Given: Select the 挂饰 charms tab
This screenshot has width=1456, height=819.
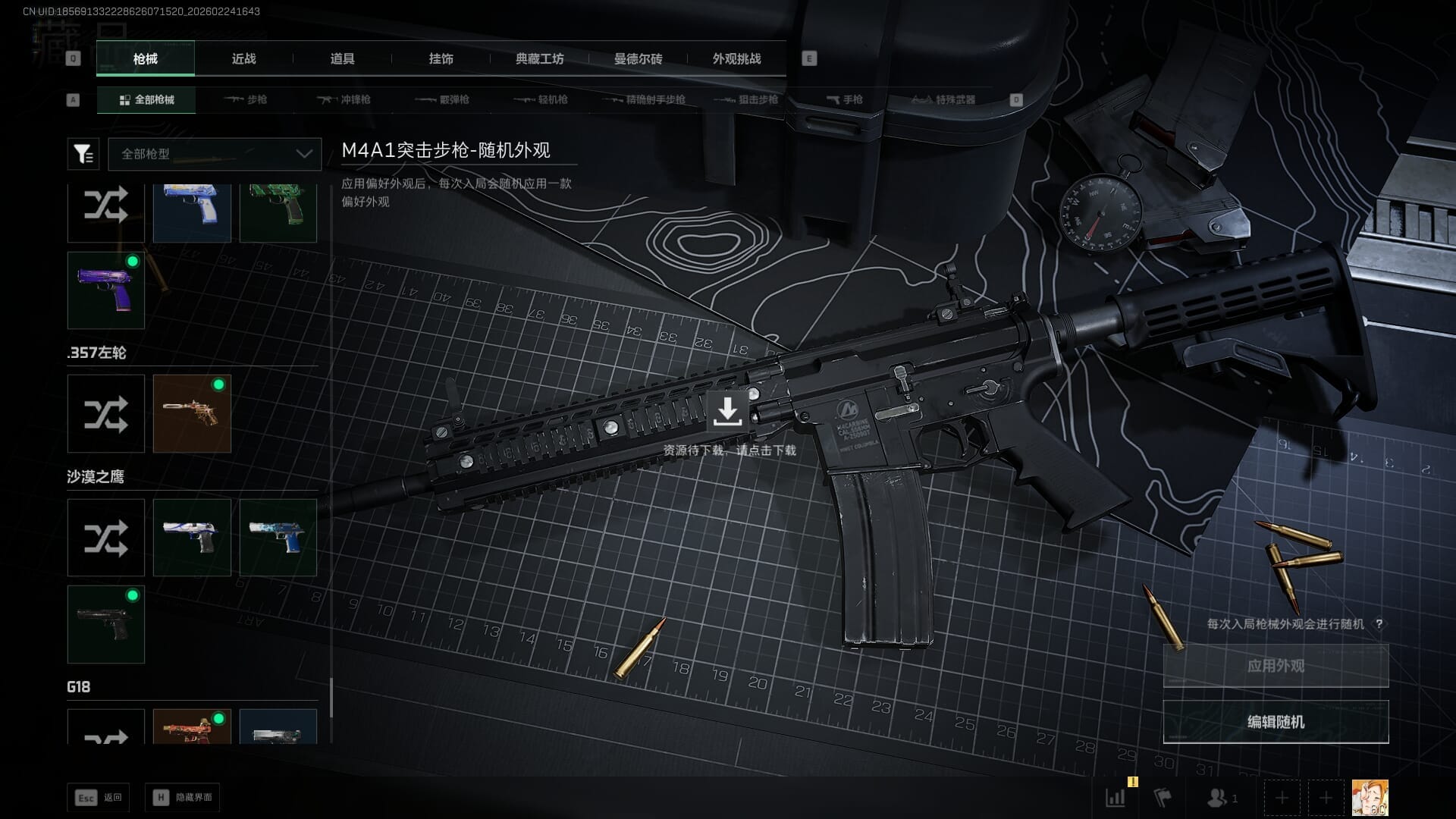Looking at the screenshot, I should pos(441,58).
